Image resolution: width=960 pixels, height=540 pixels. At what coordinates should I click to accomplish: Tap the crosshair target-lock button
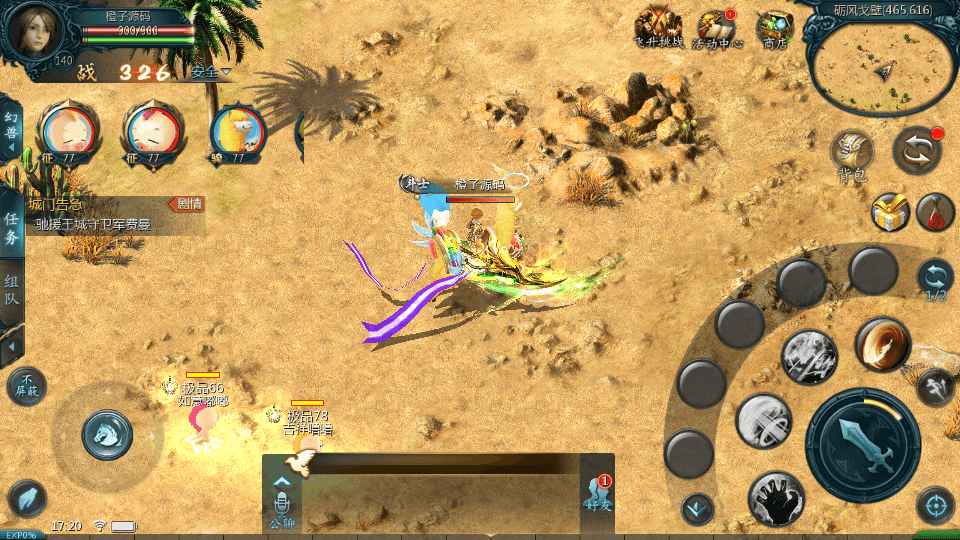(935, 505)
